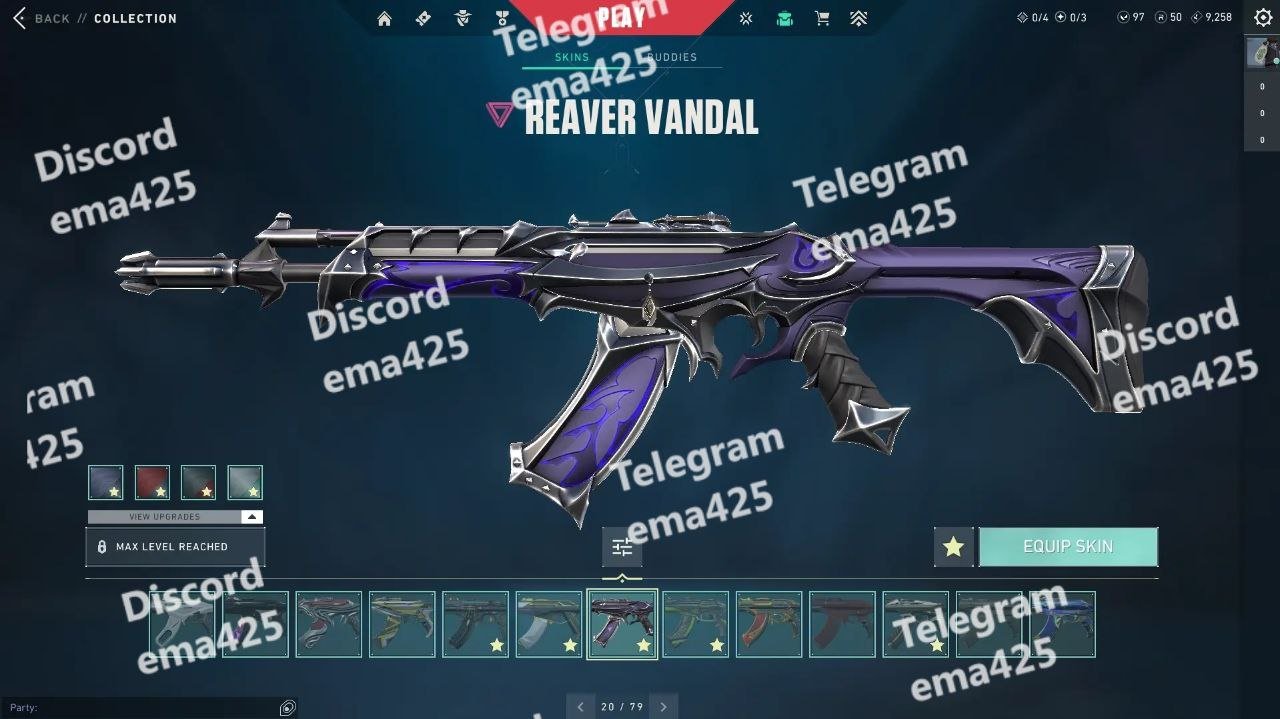Image resolution: width=1280 pixels, height=719 pixels.
Task: Select the white-magazine Vandal skin thumbnail
Action: pos(549,624)
